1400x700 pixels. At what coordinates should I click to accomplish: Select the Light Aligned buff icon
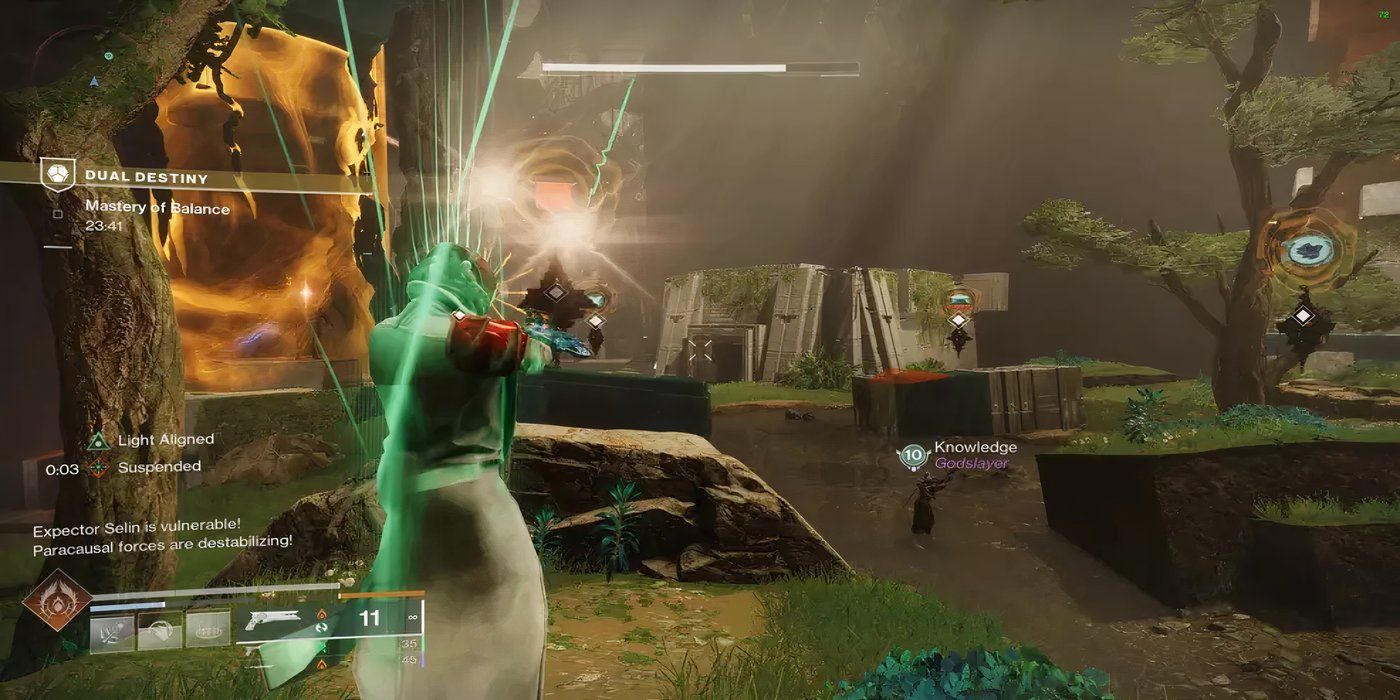[98, 440]
